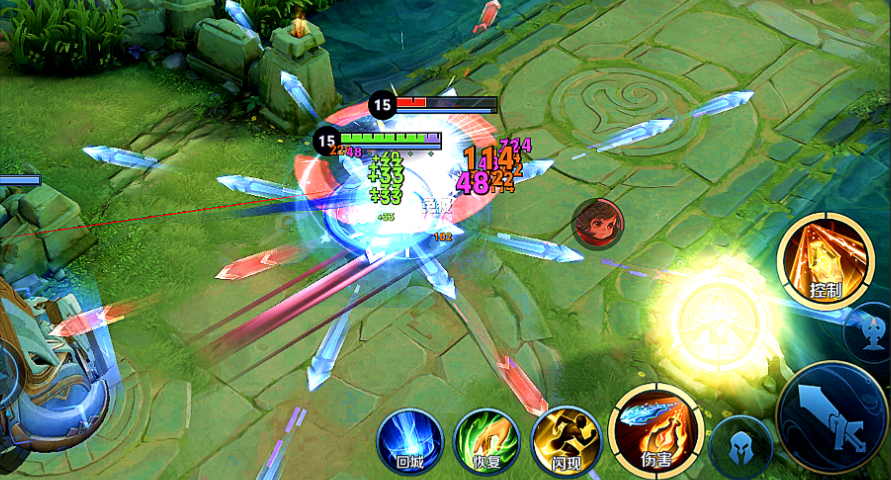Trigger the 伤害 damage skill

(x=655, y=430)
